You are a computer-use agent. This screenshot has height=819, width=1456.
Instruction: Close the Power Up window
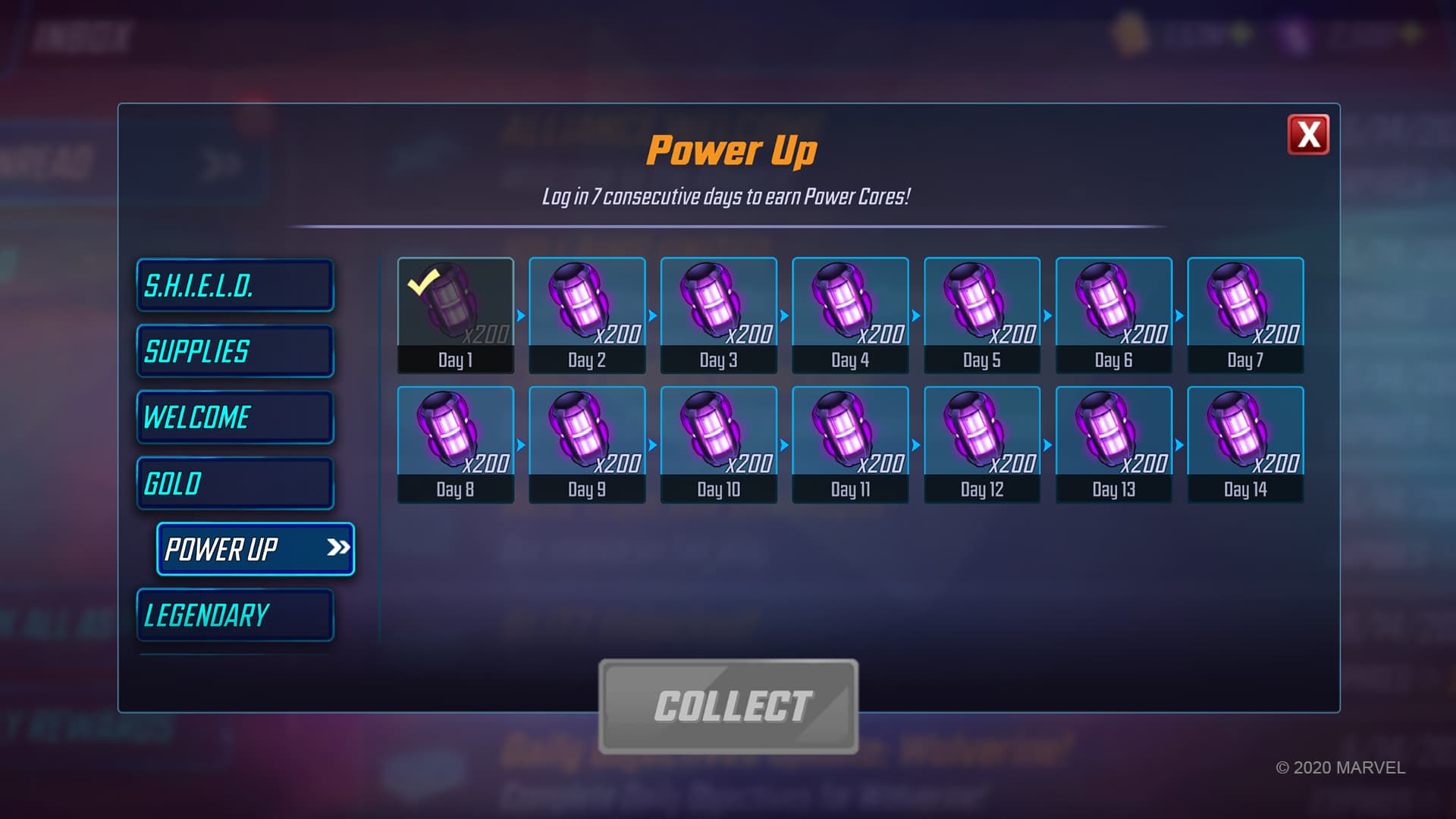(1308, 135)
